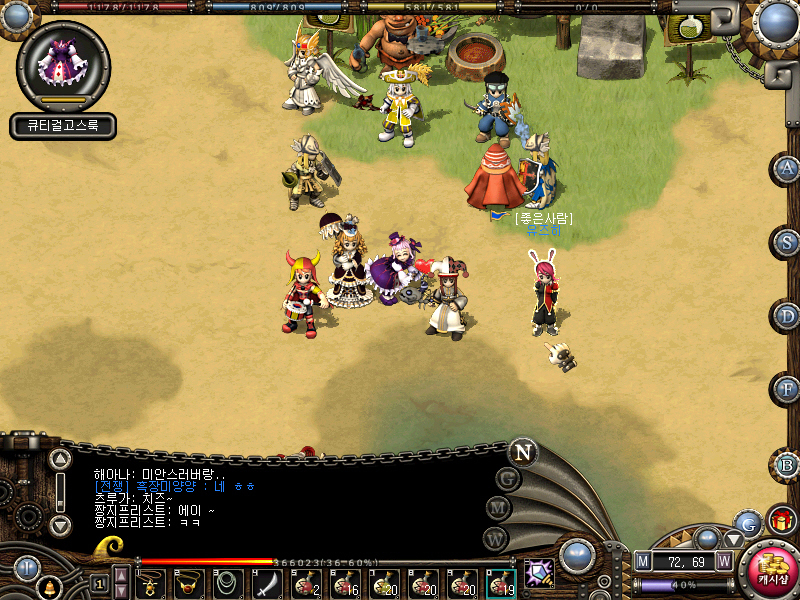Viewport: 800px width, 600px height.
Task: Click the small G button near the gift box
Action: coord(748,523)
